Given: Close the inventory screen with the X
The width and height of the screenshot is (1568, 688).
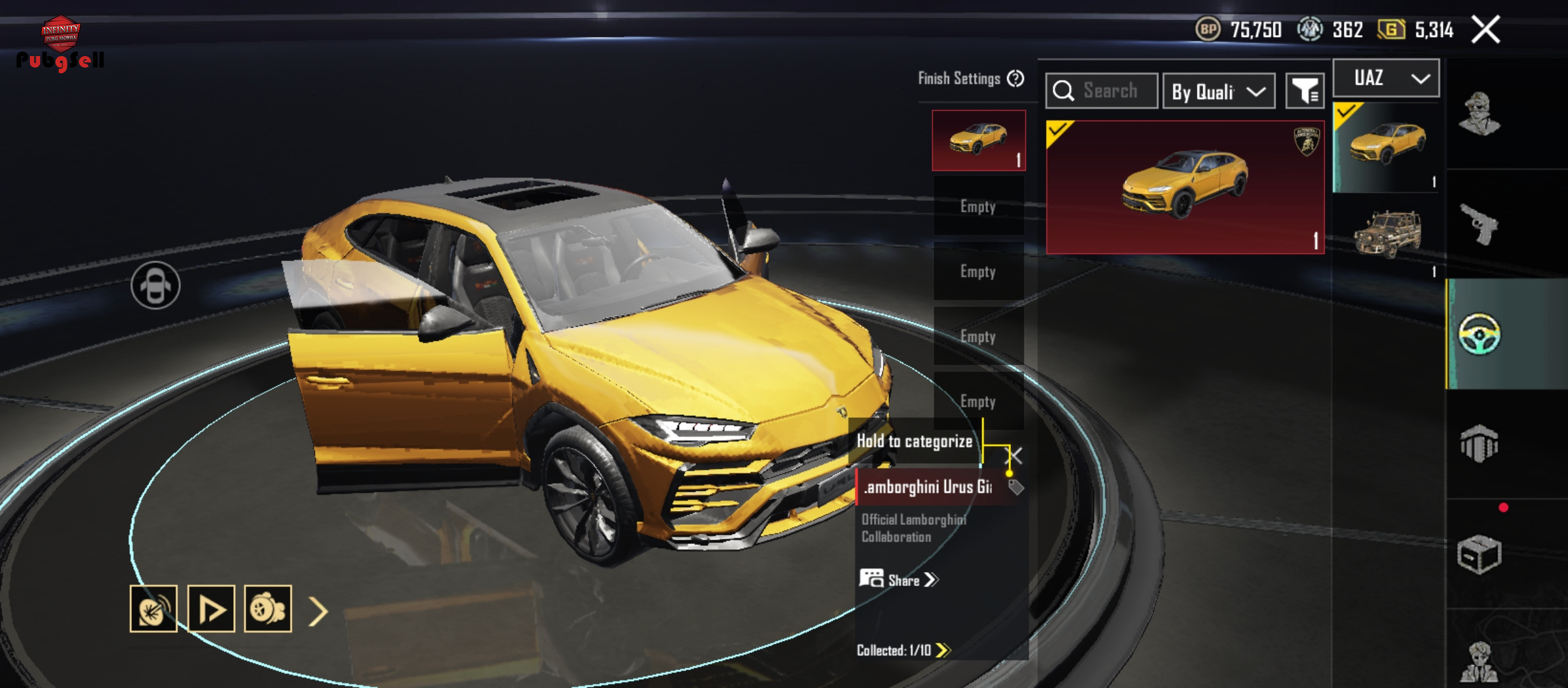Looking at the screenshot, I should (x=1485, y=30).
